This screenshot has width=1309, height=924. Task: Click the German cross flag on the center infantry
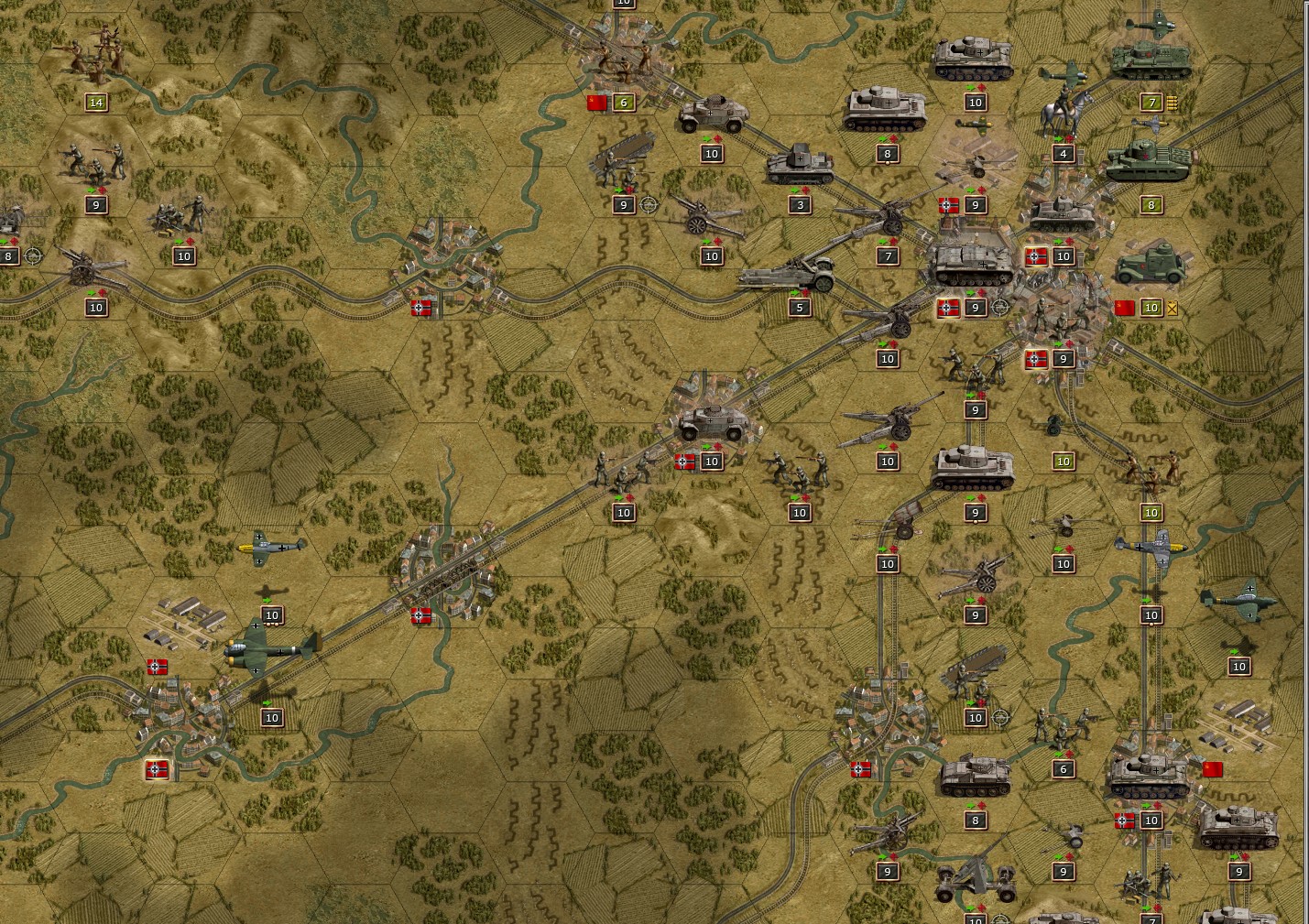682,462
